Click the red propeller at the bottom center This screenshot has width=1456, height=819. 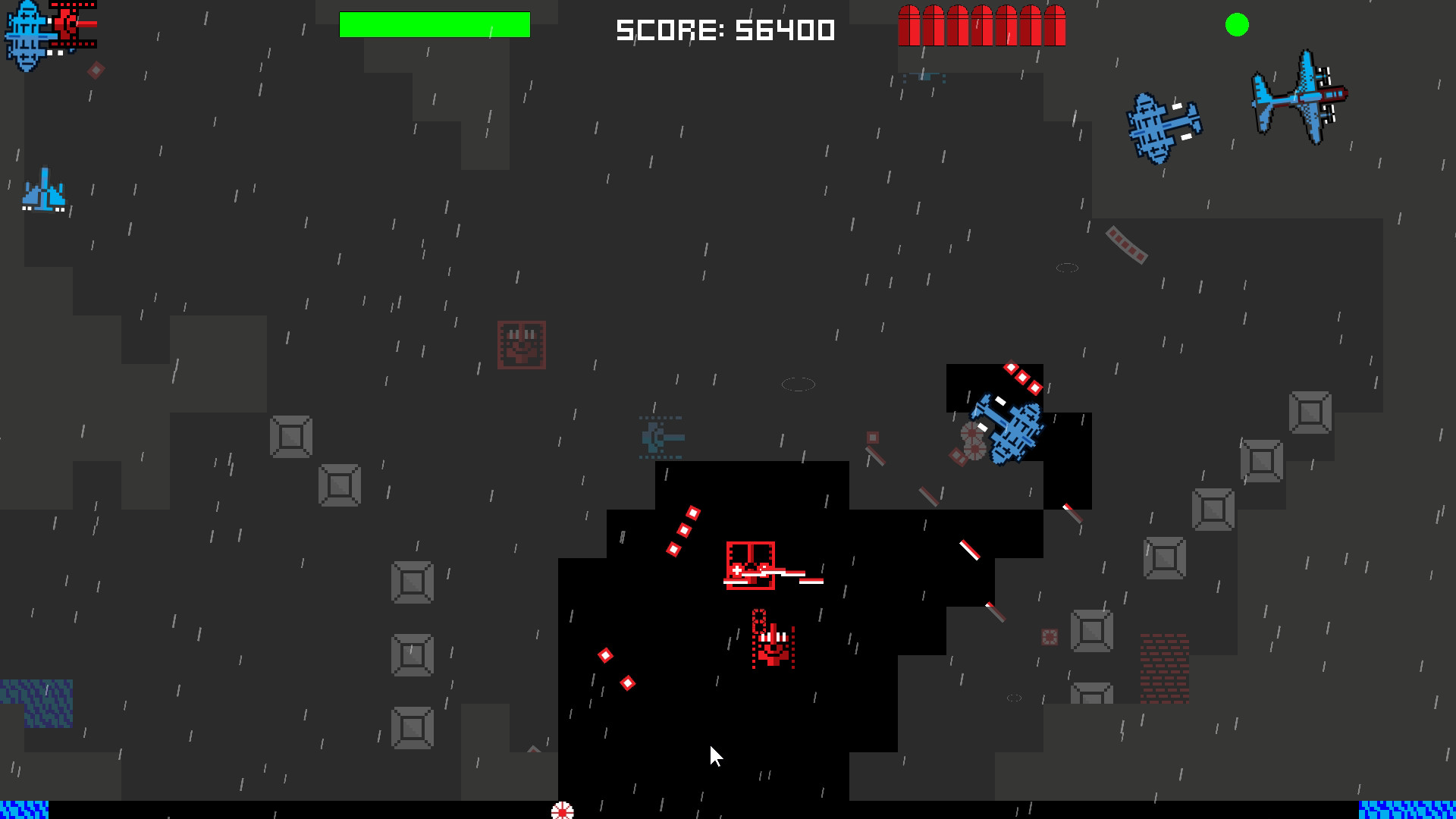point(563,811)
